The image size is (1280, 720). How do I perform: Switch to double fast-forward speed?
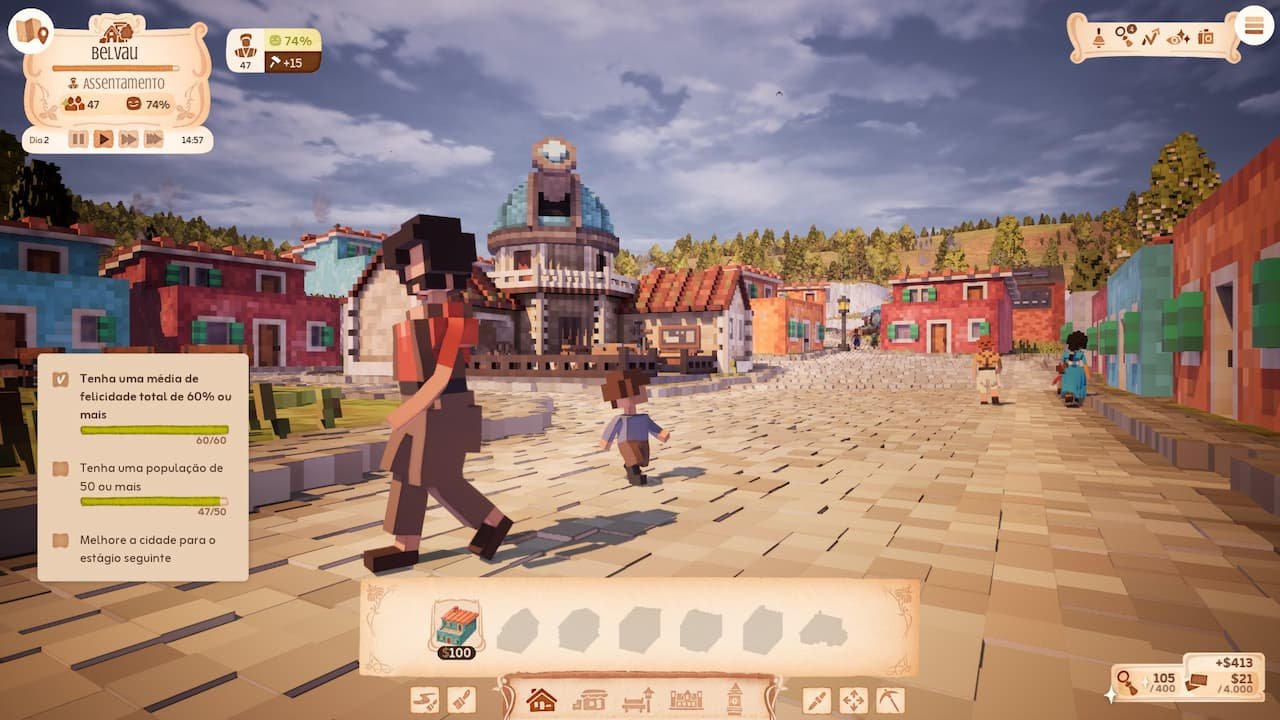tap(128, 139)
